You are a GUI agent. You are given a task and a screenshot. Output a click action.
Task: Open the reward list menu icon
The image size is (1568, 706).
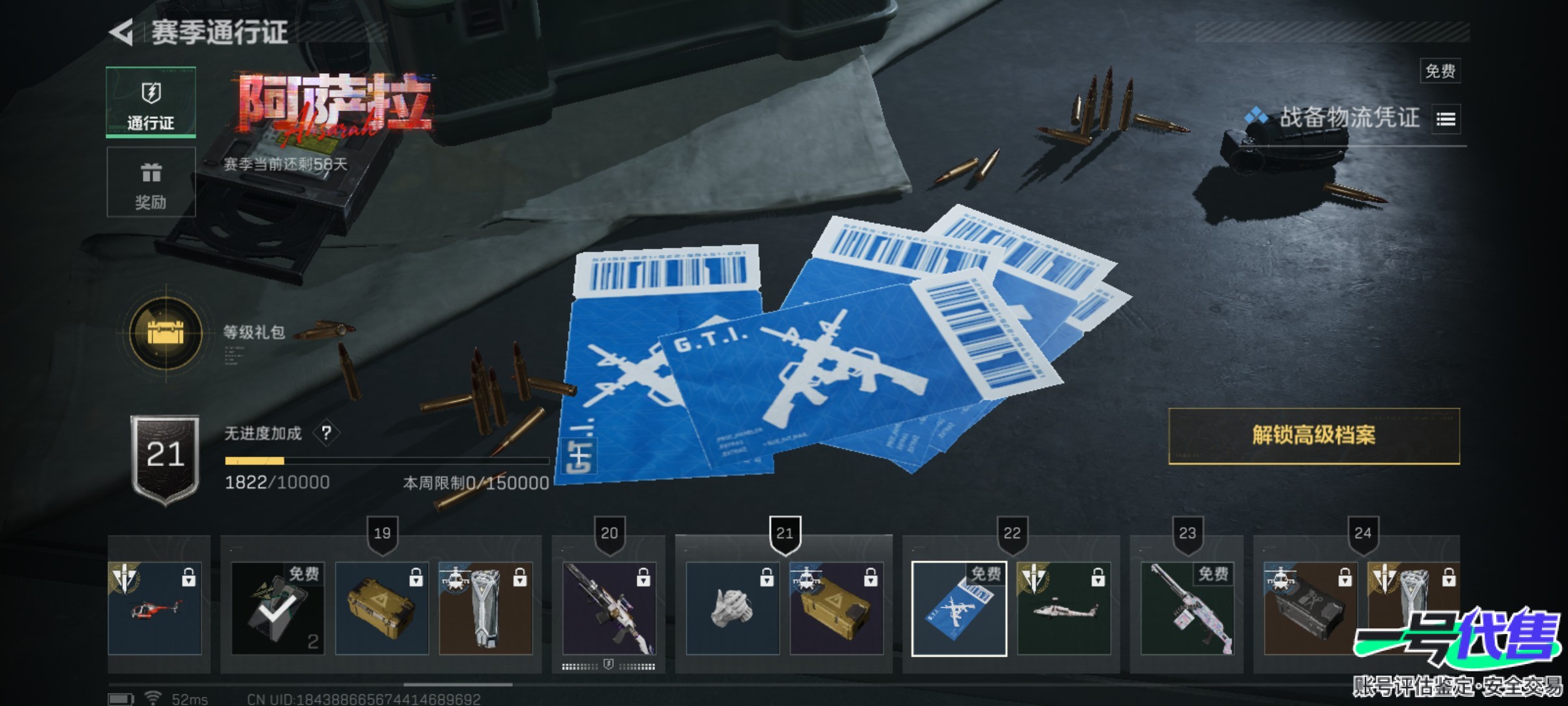pyautogui.click(x=1446, y=119)
